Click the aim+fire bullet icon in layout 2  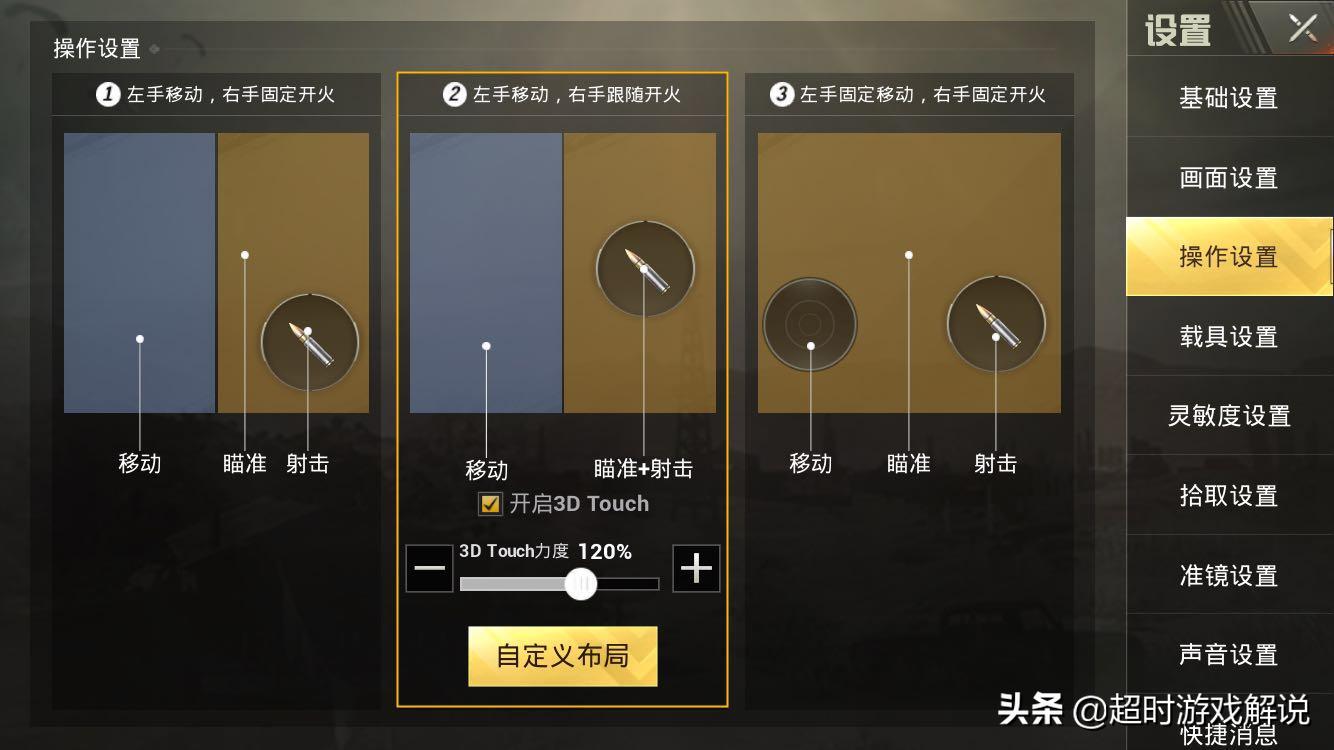(645, 268)
